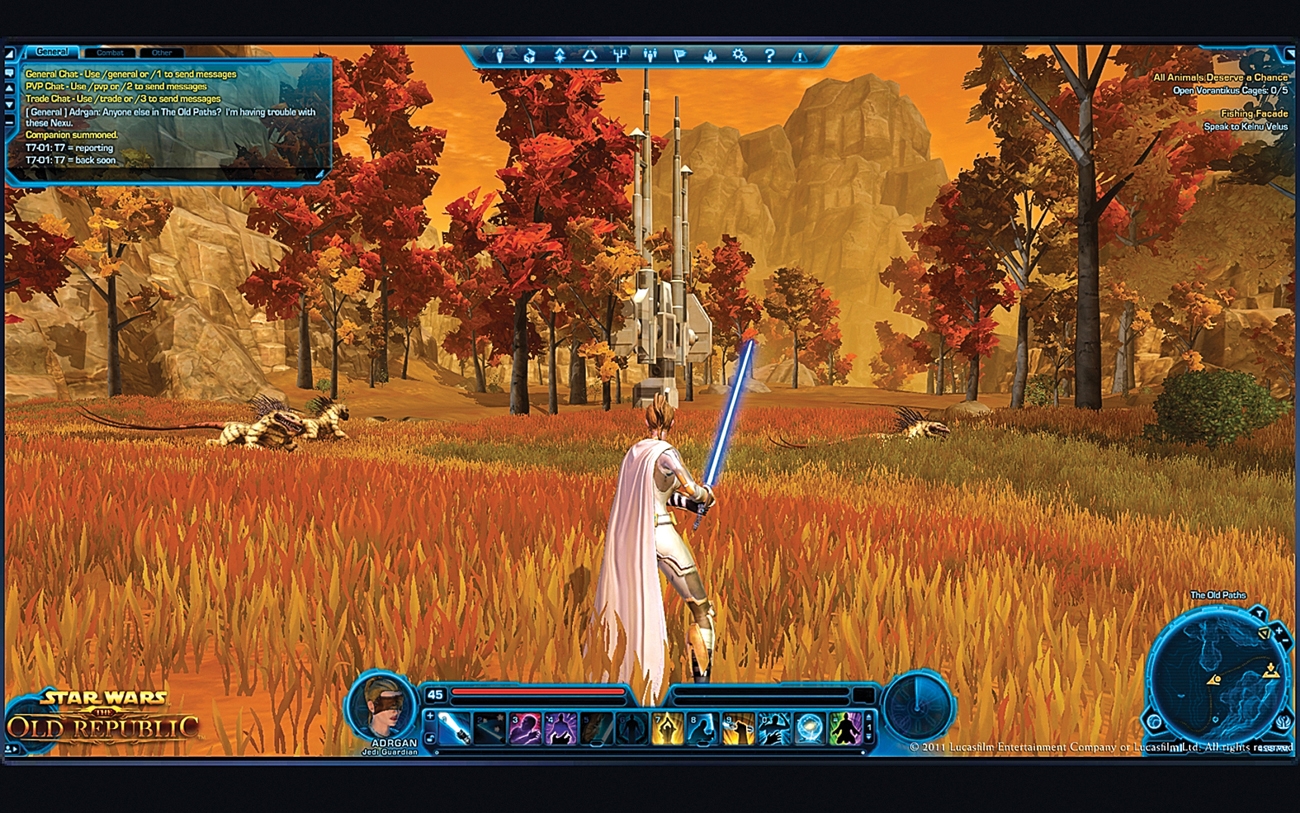Screen dimensions: 1300x813
Task: Click the question mark help icon
Action: (x=769, y=56)
